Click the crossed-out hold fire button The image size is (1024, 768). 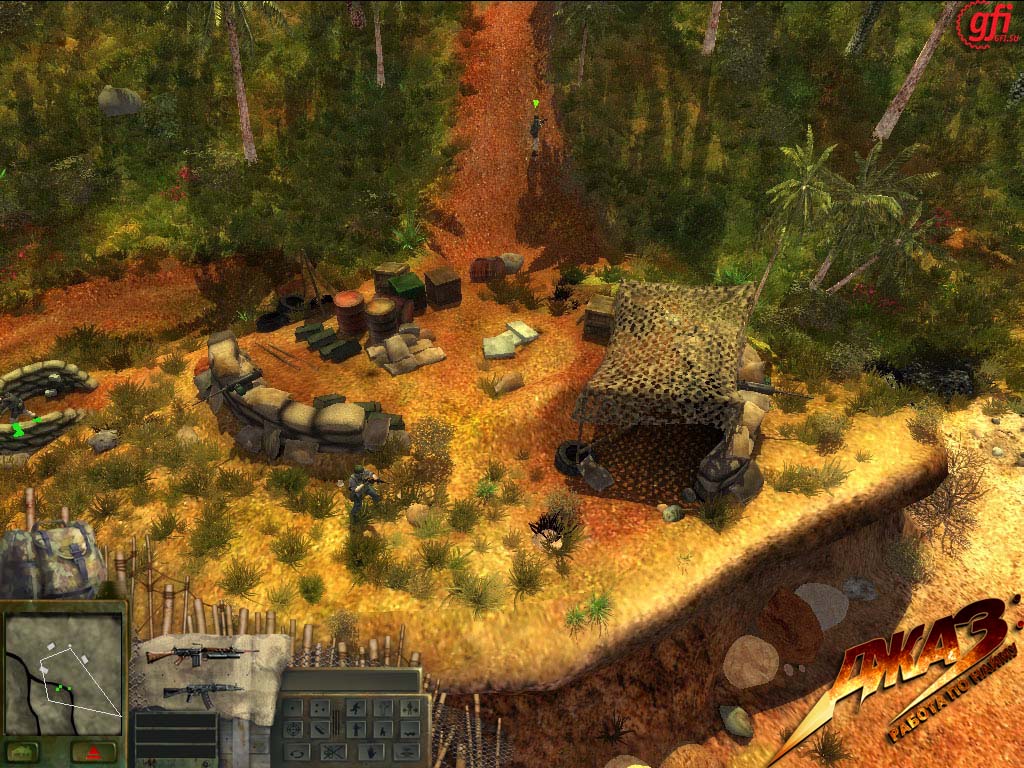point(333,752)
